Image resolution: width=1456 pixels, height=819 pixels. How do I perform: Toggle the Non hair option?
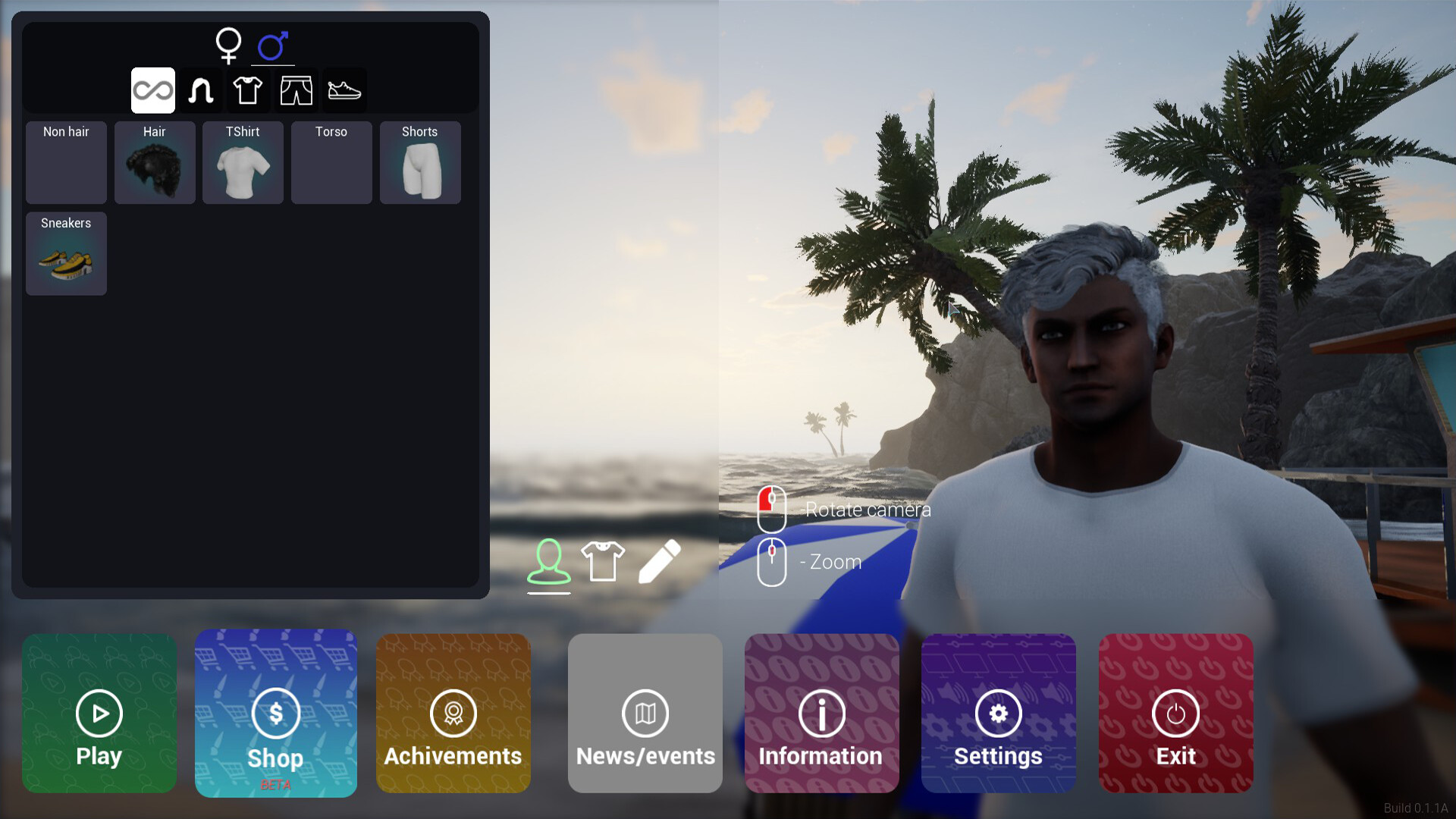pos(66,162)
